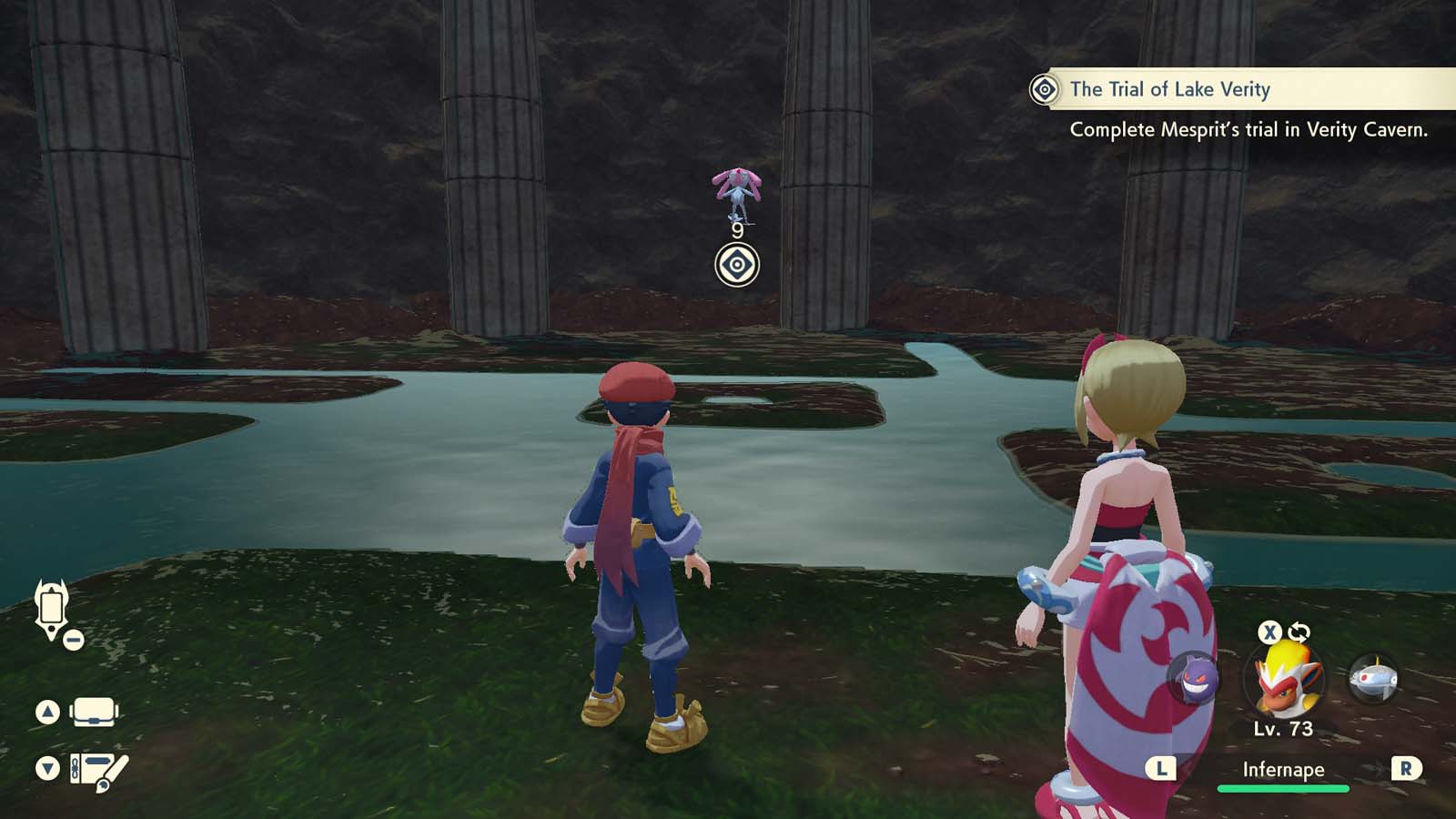Open the satchel item bag icon

tap(93, 710)
